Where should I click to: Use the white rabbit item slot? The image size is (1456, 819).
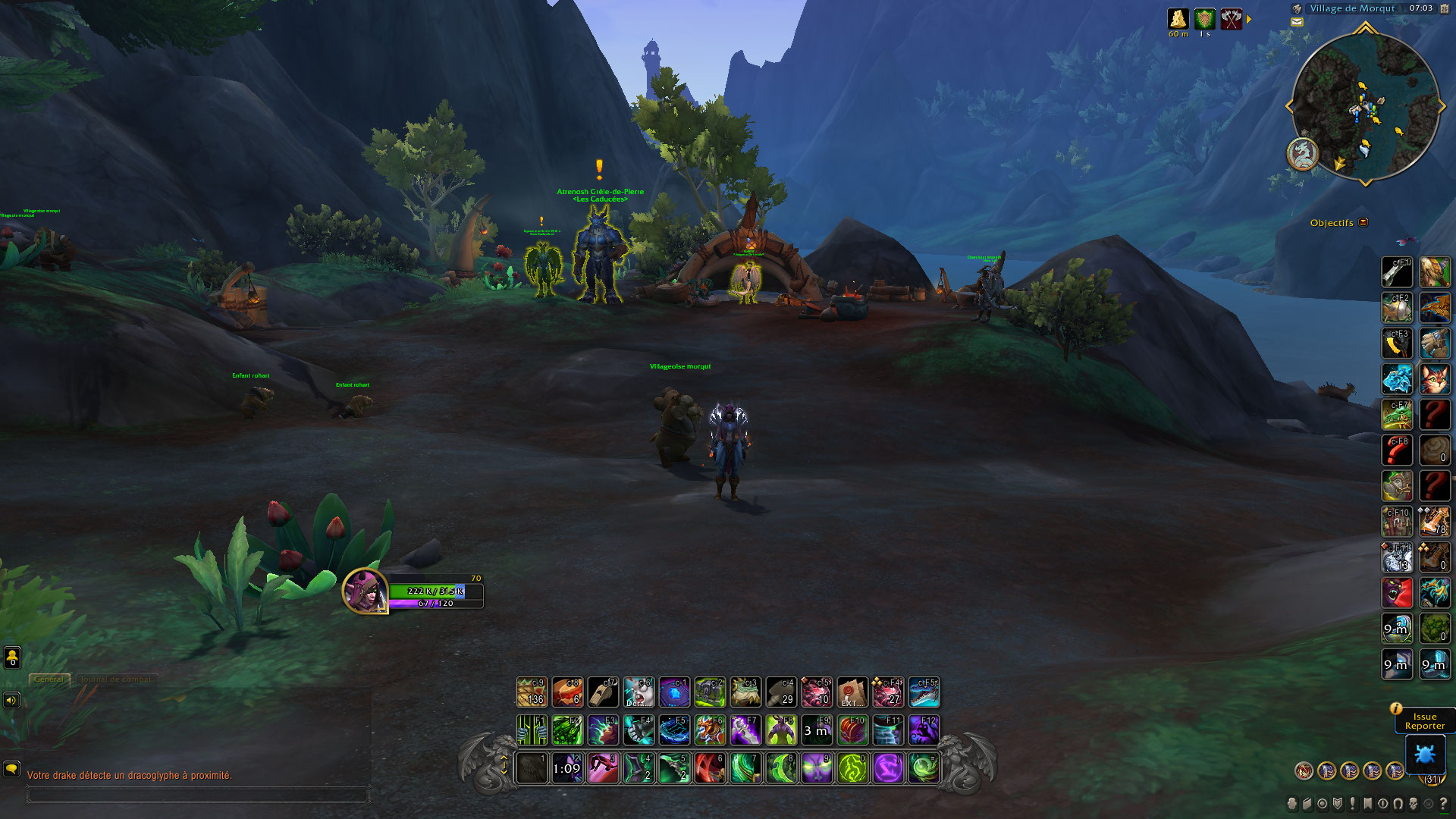tap(639, 692)
